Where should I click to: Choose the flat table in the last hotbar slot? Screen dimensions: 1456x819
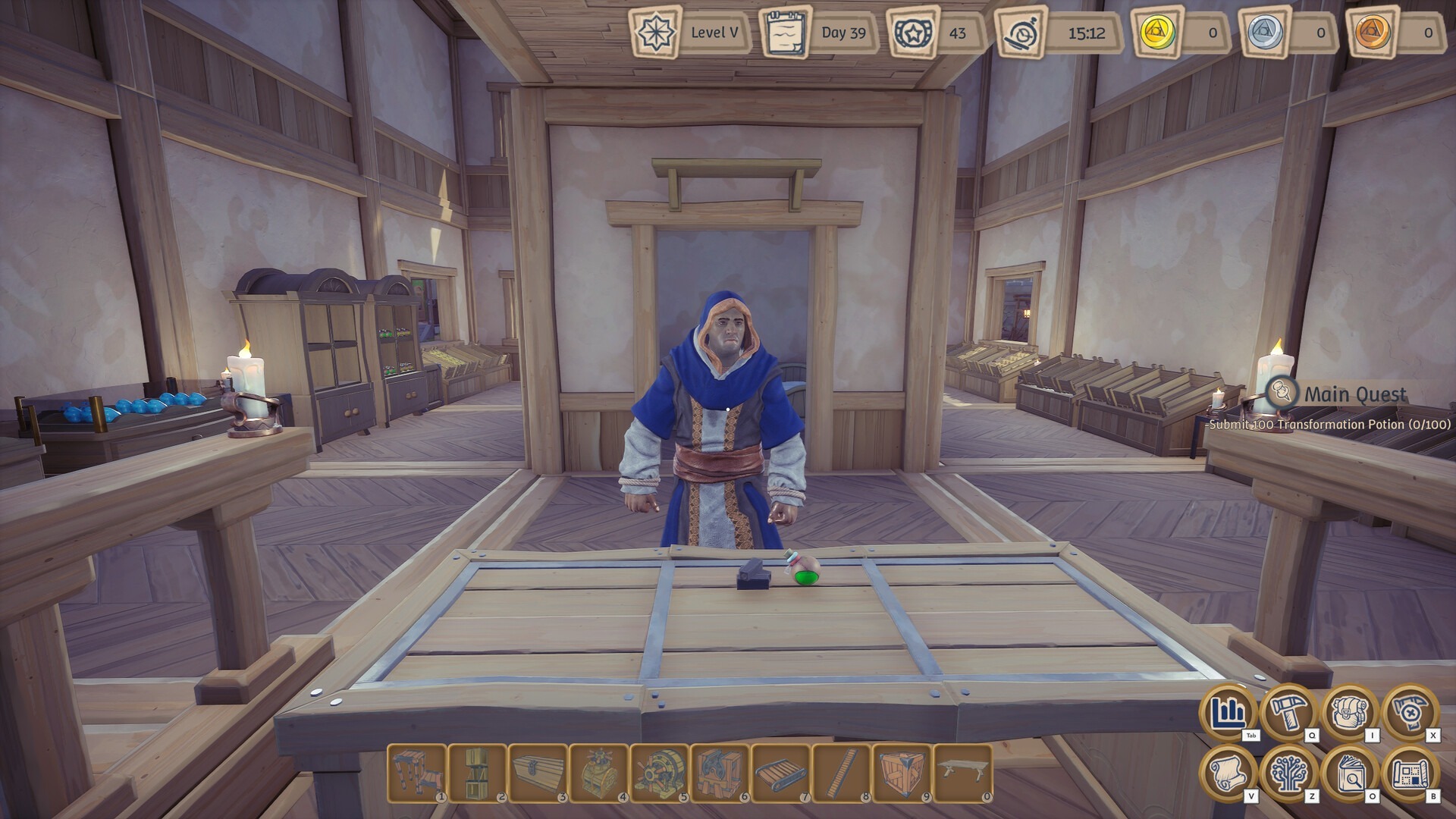coord(963,773)
